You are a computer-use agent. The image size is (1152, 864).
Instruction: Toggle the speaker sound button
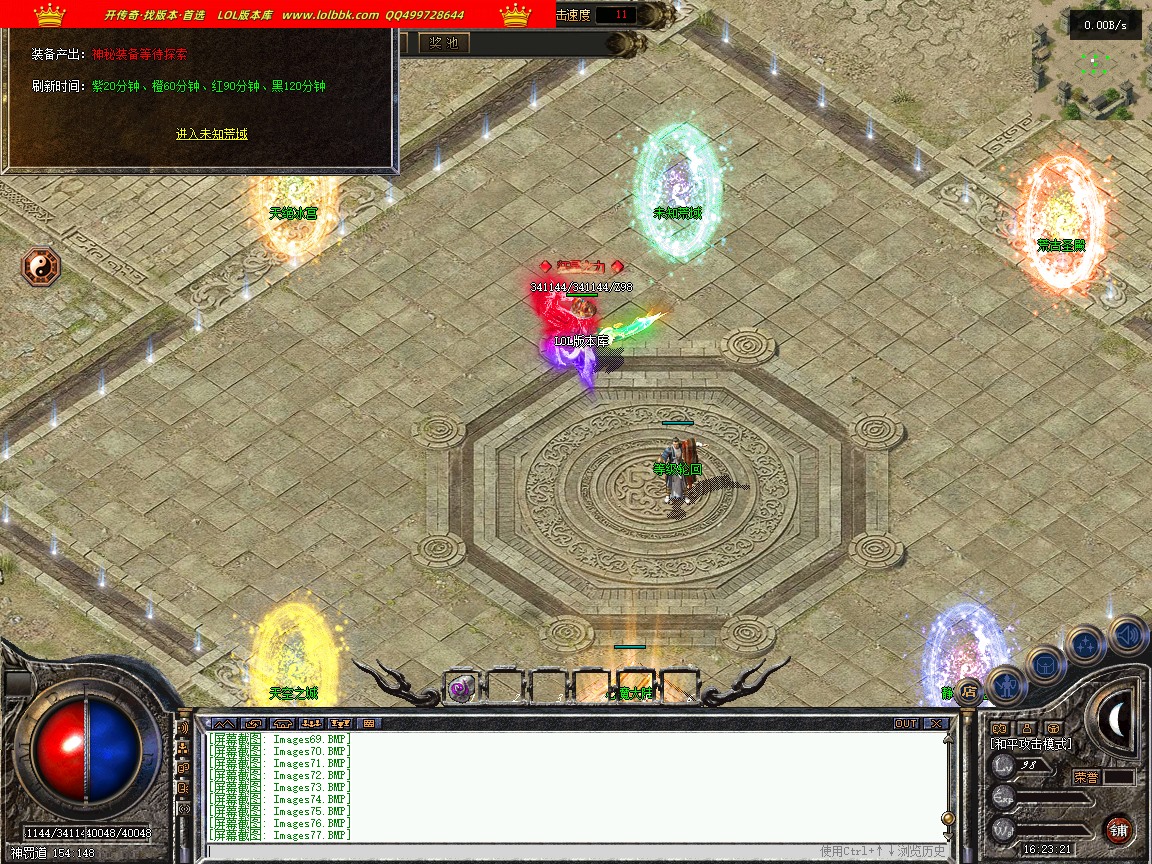point(1128,634)
